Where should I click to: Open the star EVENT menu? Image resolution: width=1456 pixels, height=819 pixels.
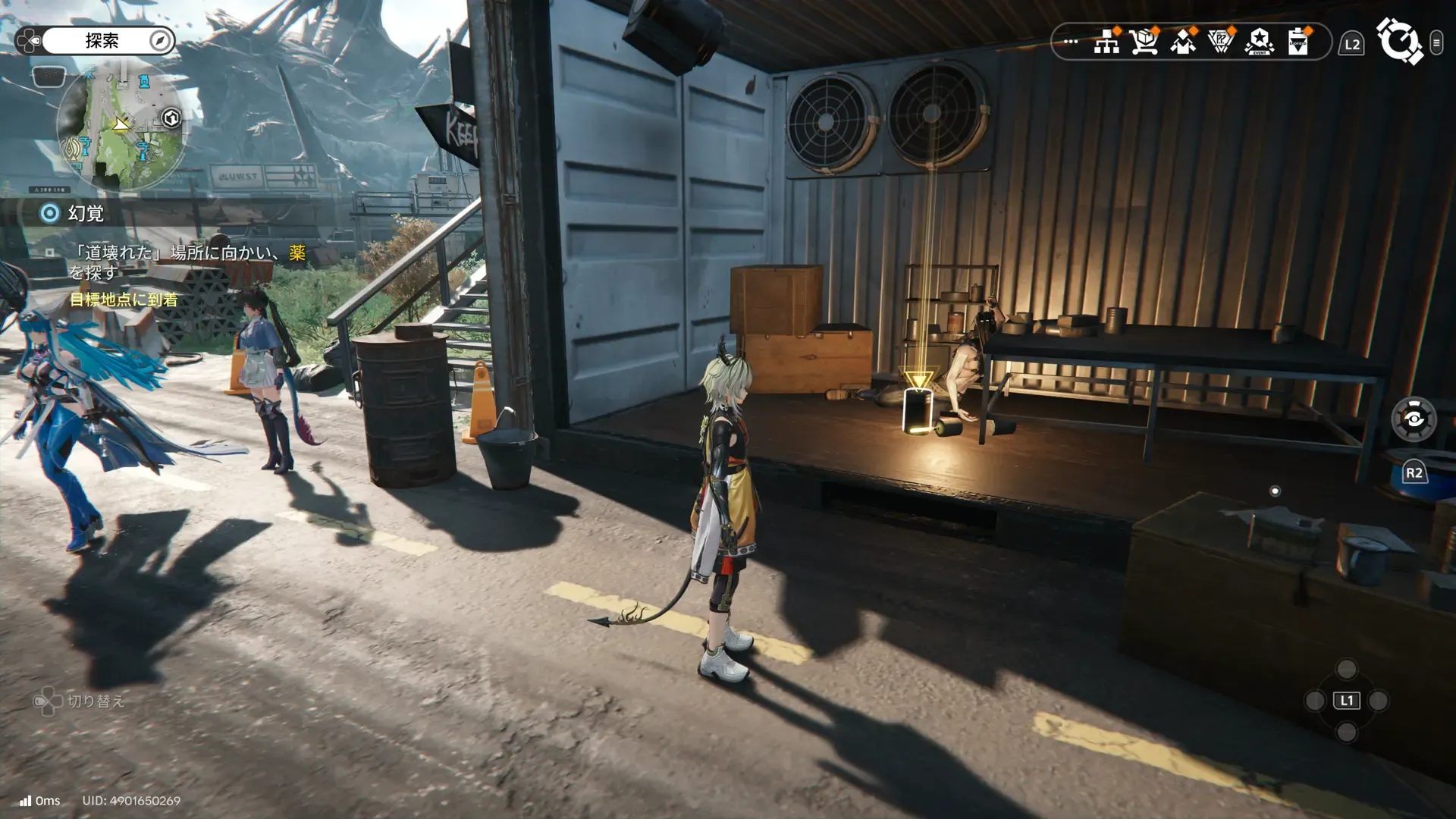(x=1260, y=42)
